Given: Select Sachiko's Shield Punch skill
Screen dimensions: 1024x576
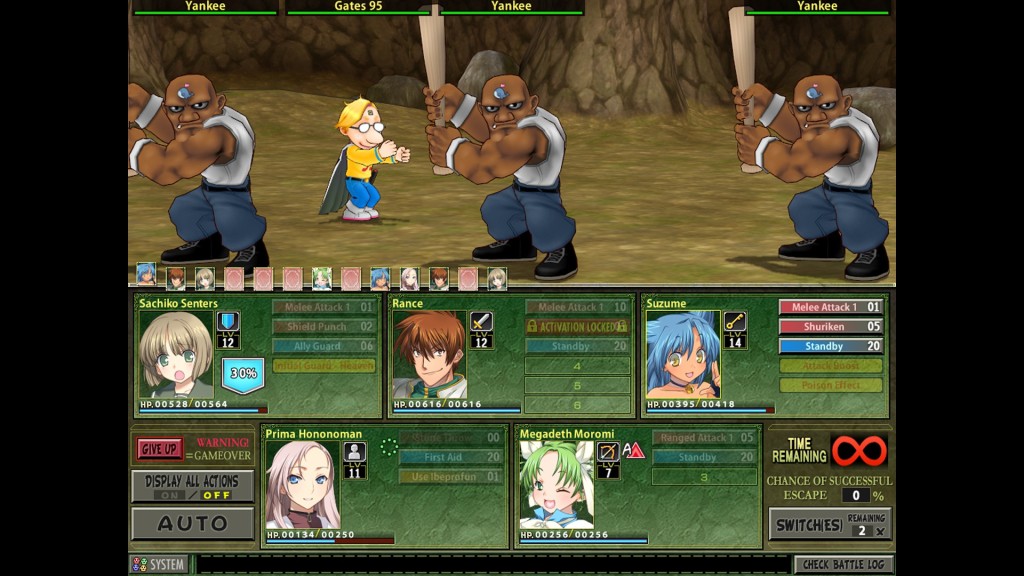Looking at the screenshot, I should point(324,326).
